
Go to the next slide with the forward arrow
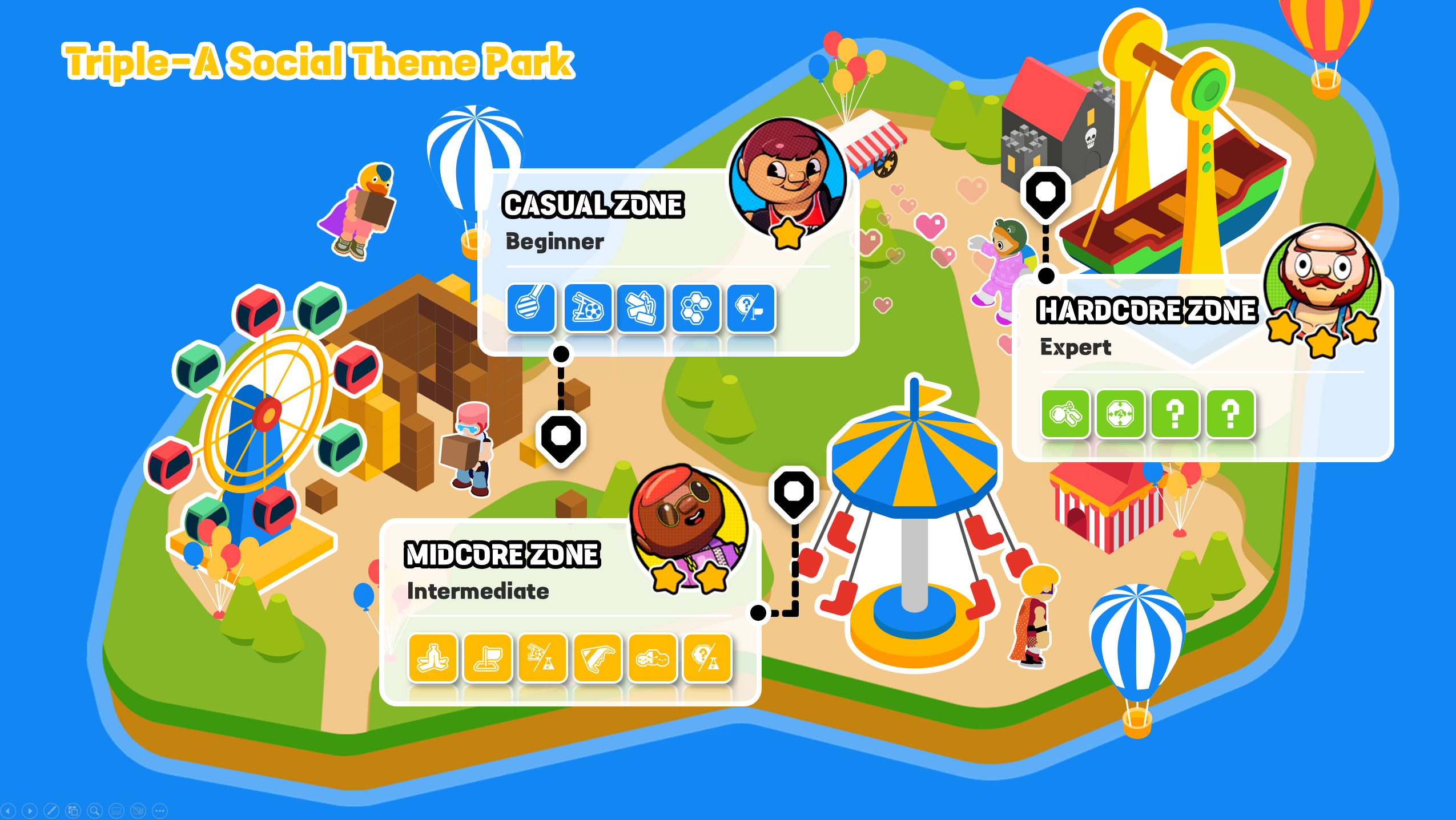tap(30, 810)
